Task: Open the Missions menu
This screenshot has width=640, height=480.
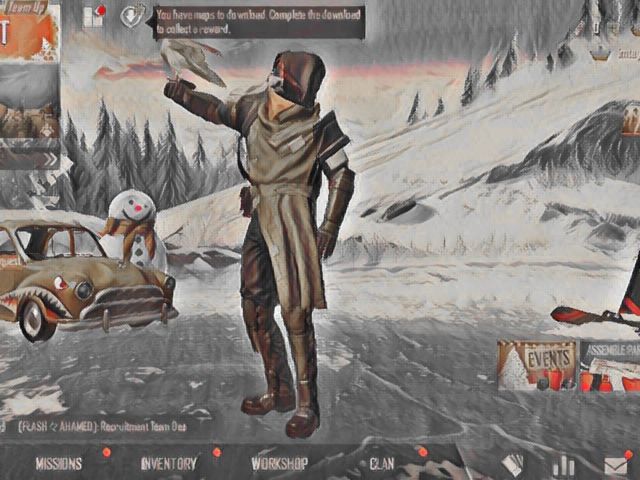Action: [x=59, y=464]
